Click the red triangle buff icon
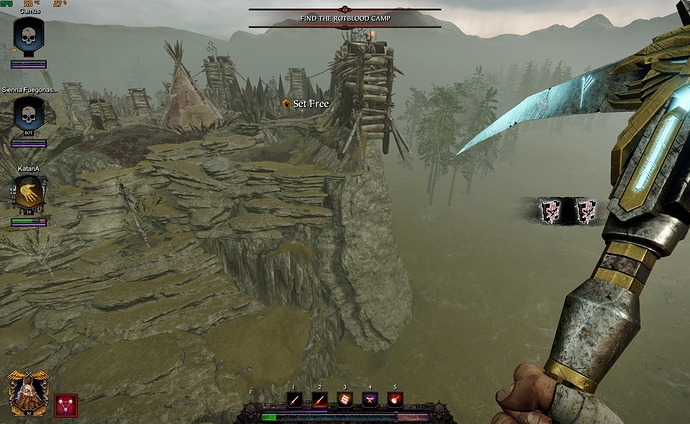 point(66,403)
